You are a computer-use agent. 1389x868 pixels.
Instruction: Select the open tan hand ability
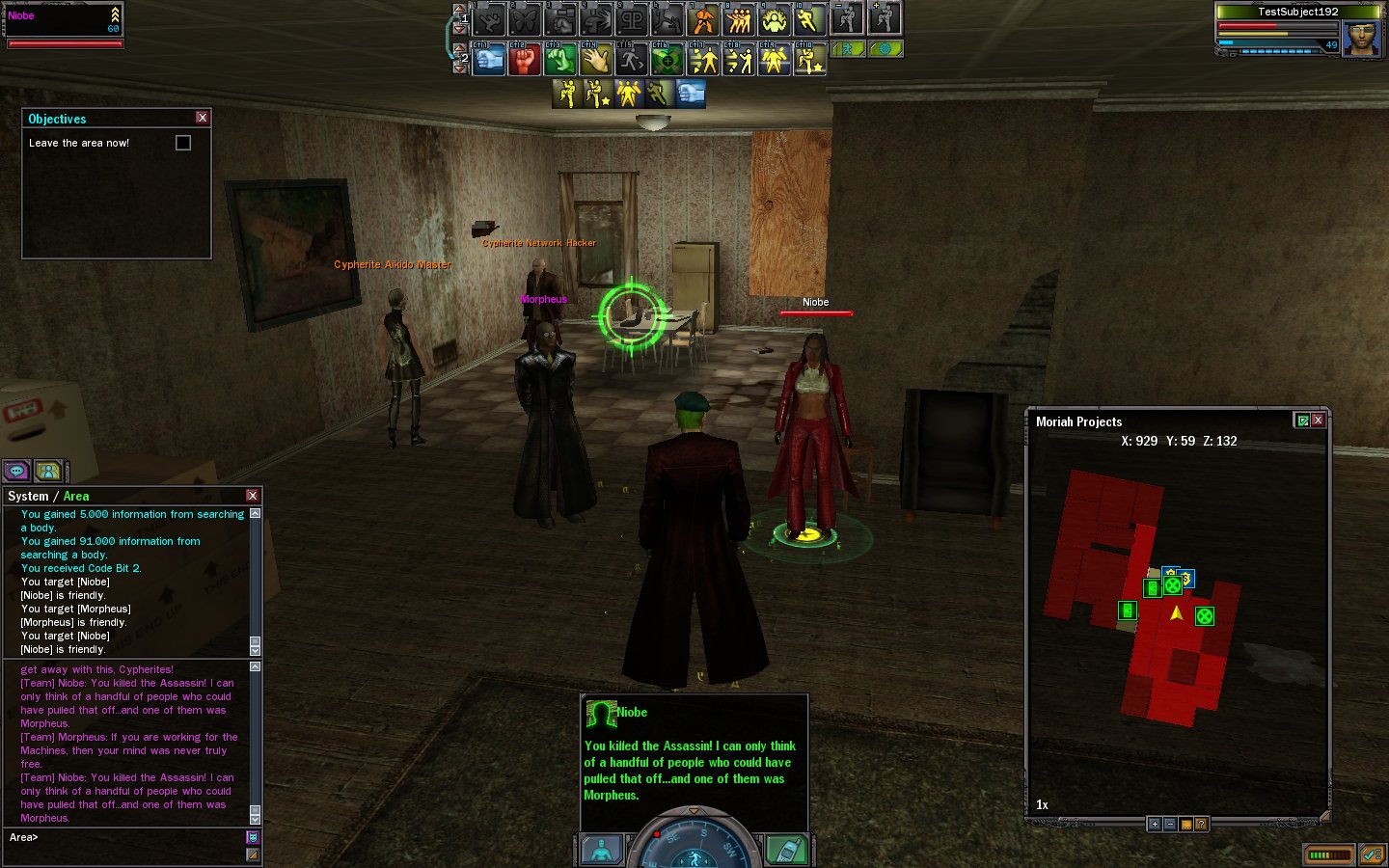(595, 60)
